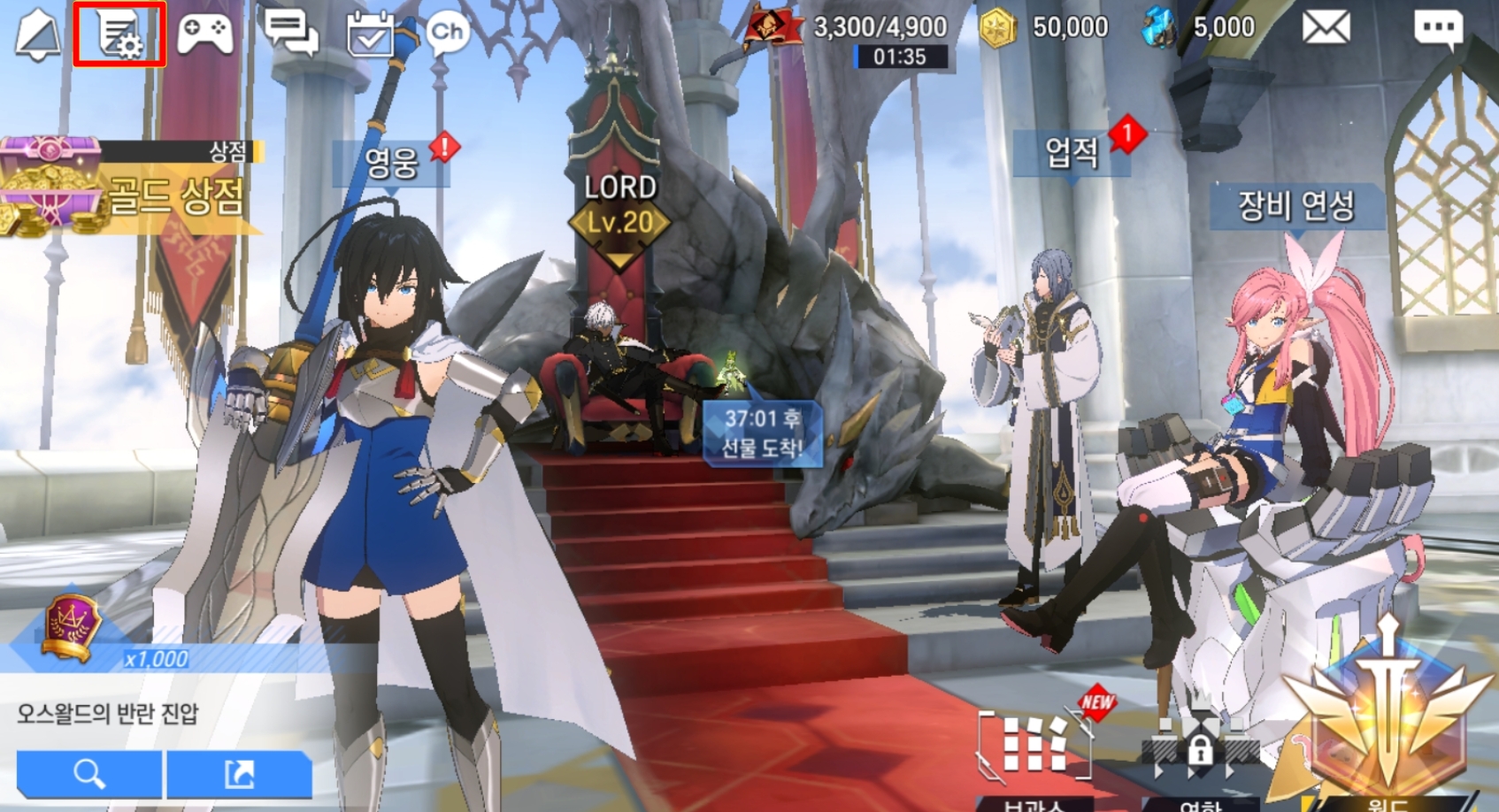Open the notification bell icon
Viewport: 1499px width, 812px height.
[x=39, y=35]
